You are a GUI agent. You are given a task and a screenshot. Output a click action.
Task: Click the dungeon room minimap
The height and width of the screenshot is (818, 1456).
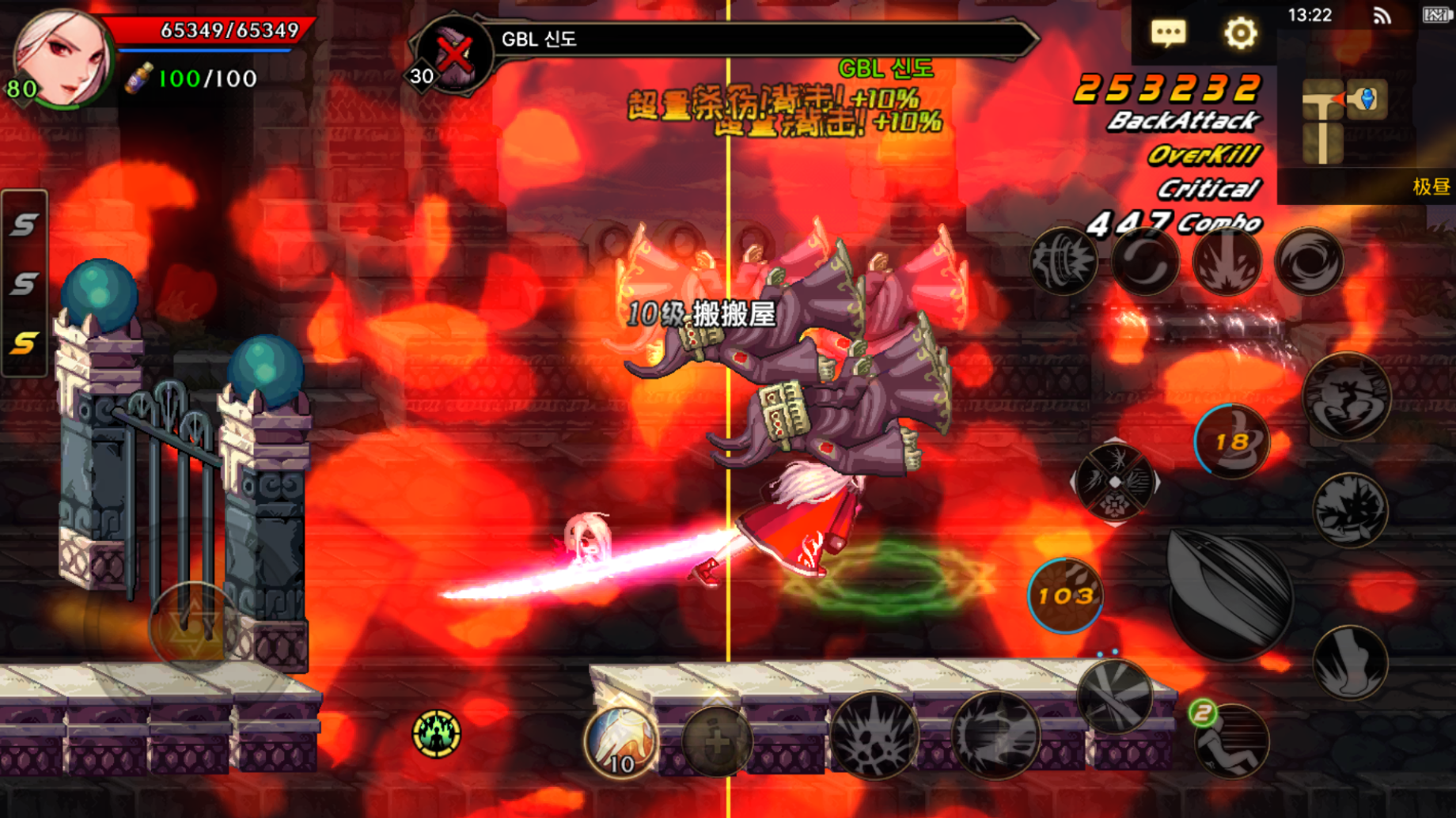1344,119
